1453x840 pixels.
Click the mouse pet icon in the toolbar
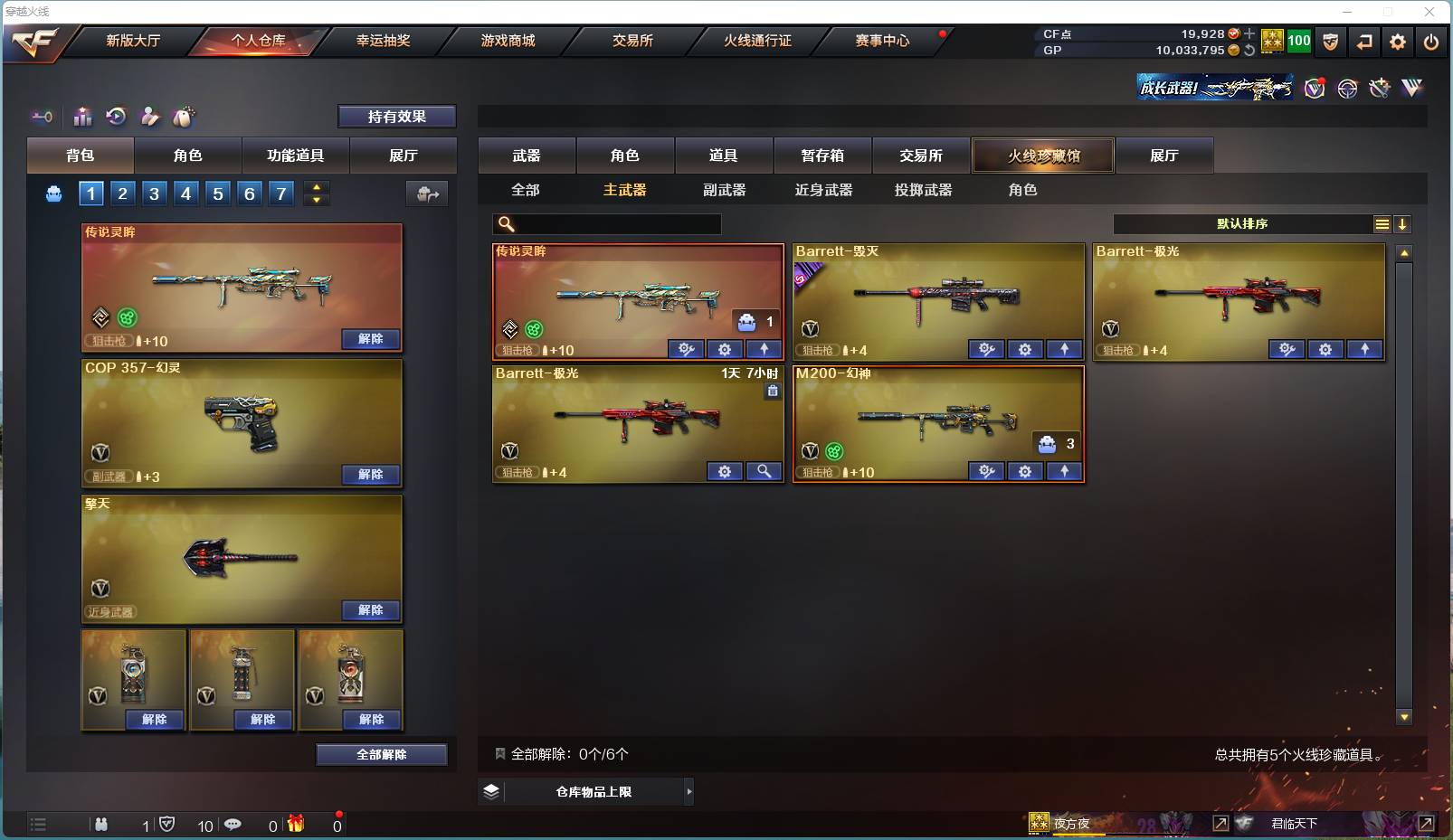(x=184, y=116)
